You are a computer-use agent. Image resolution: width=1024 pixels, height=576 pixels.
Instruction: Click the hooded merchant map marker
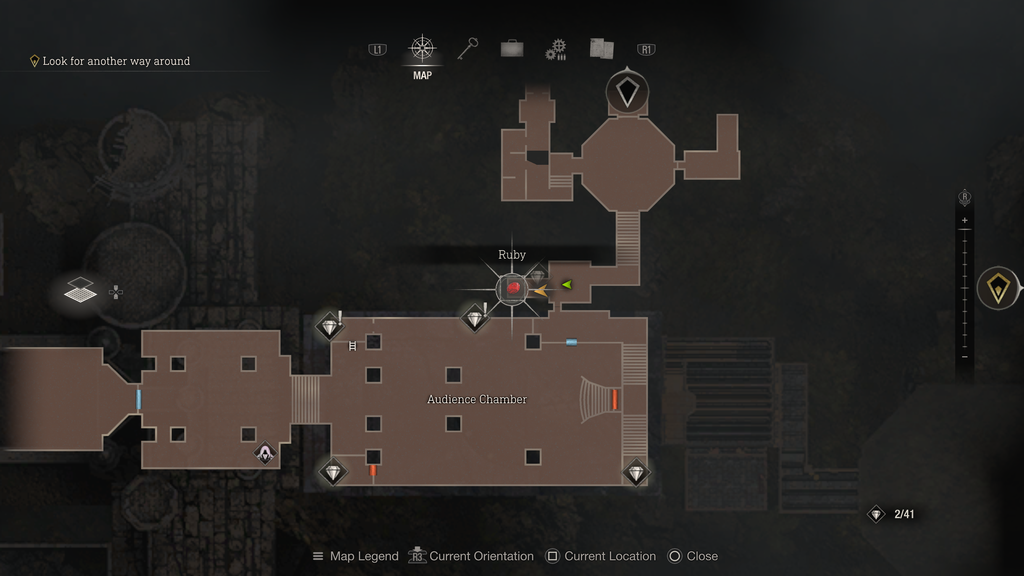pyautogui.click(x=264, y=454)
